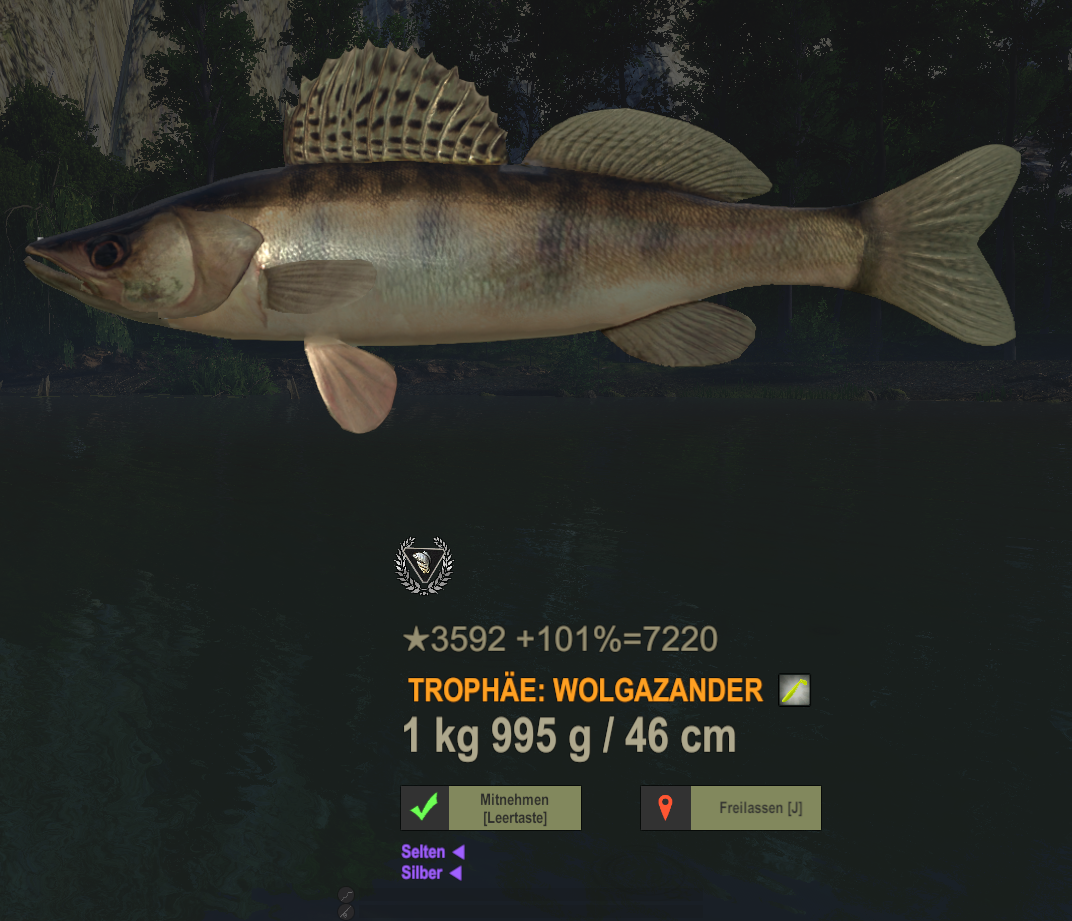1072x921 pixels.
Task: Select the trophy laurel wreath badge
Action: coord(424,566)
